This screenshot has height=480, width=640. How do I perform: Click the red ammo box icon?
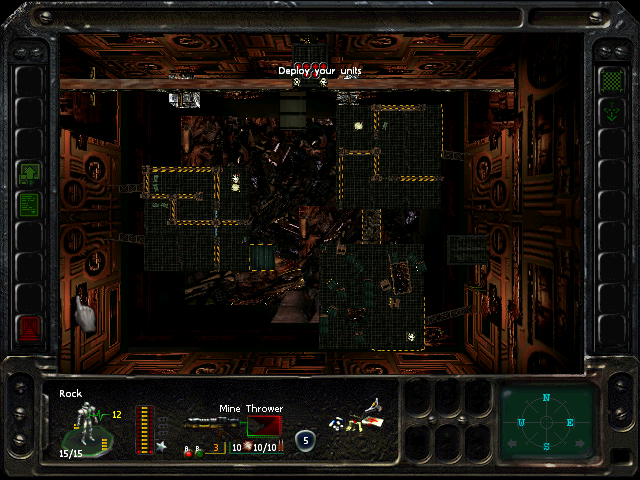(264, 425)
